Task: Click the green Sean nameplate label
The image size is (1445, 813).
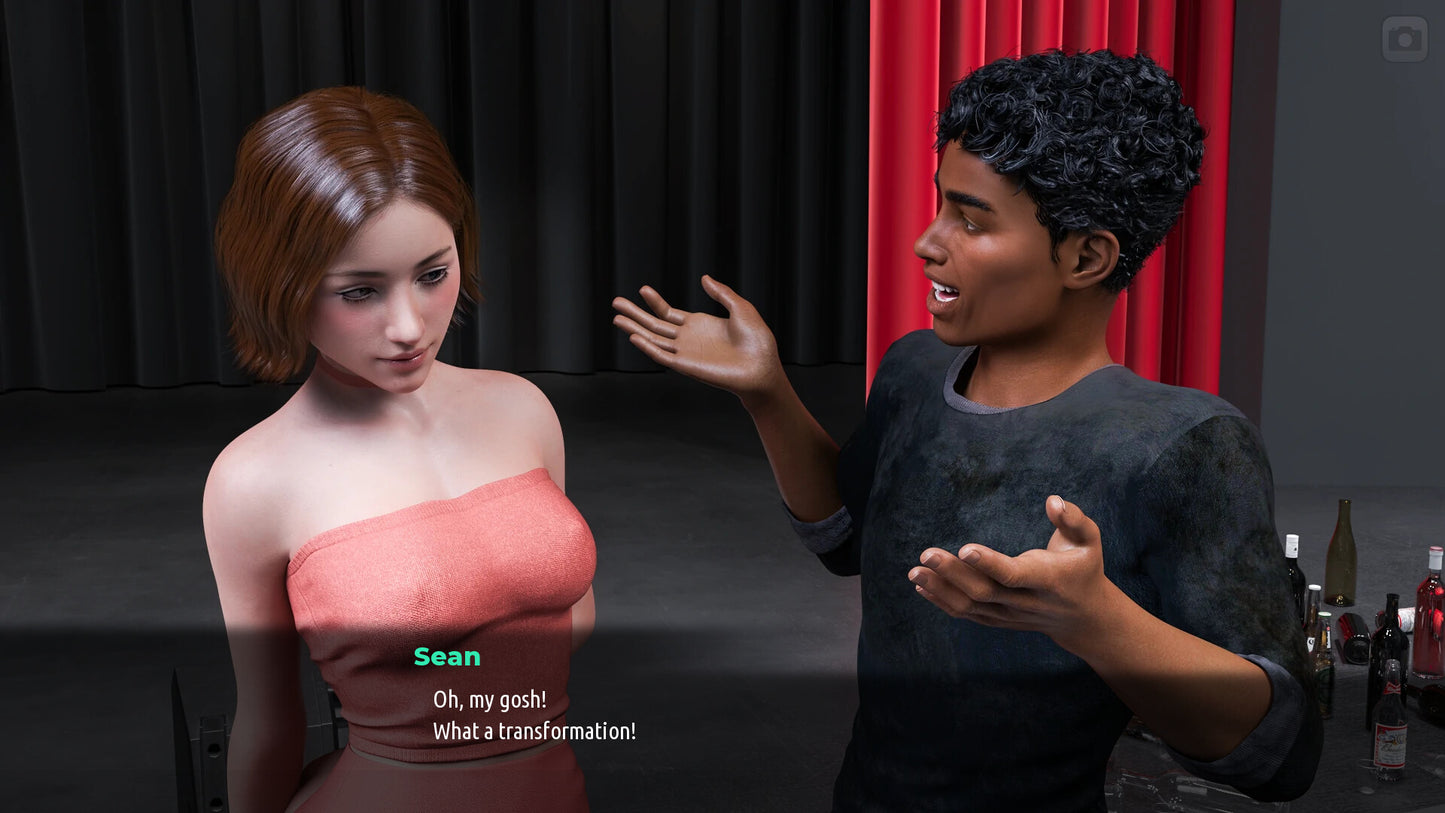Action: point(447,657)
